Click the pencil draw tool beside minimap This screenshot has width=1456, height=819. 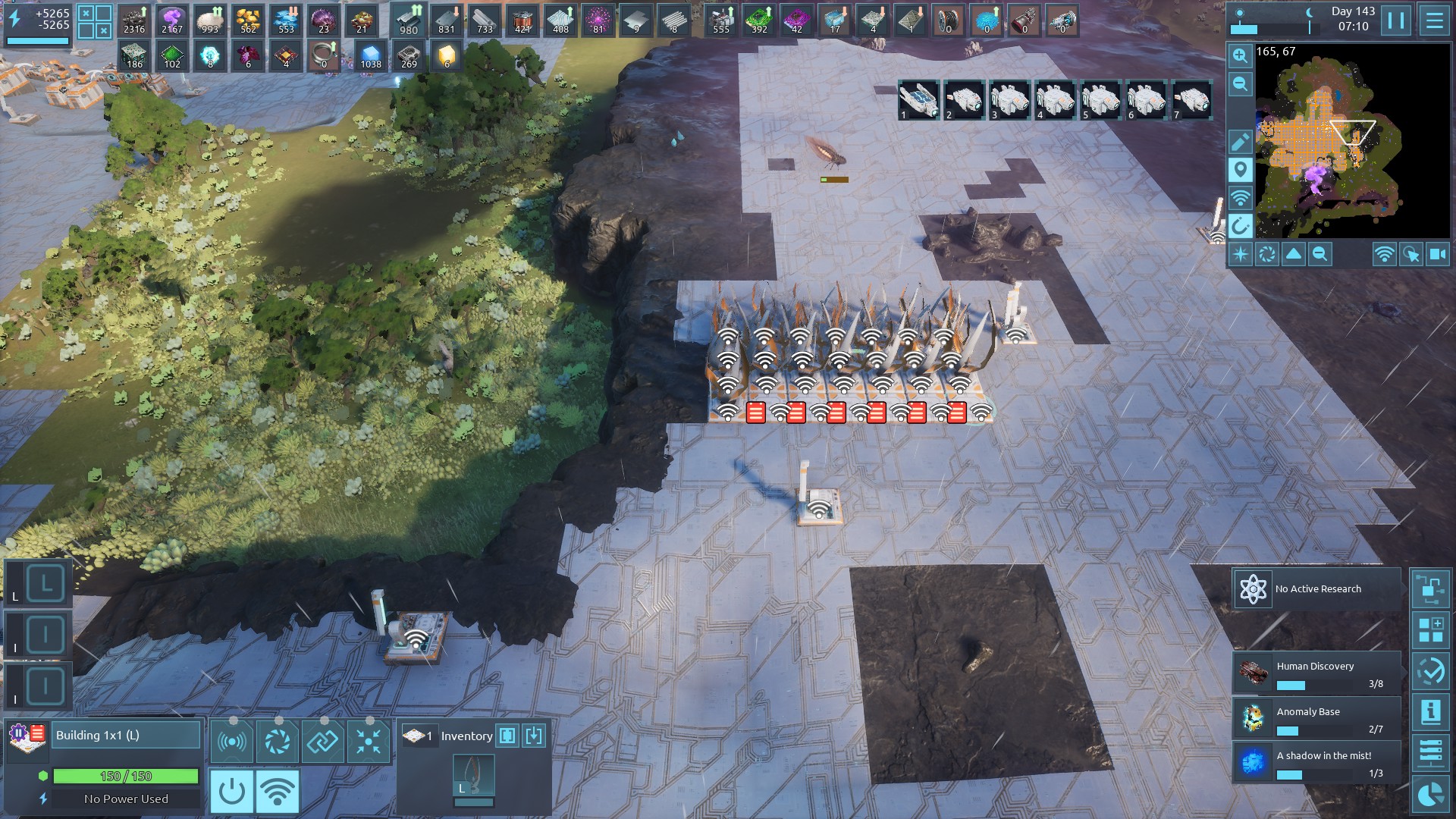(1241, 142)
